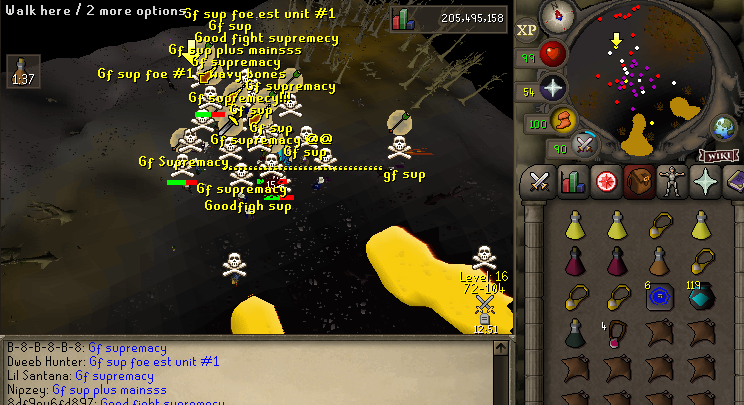Select the Inventory backpack tab

click(x=638, y=182)
